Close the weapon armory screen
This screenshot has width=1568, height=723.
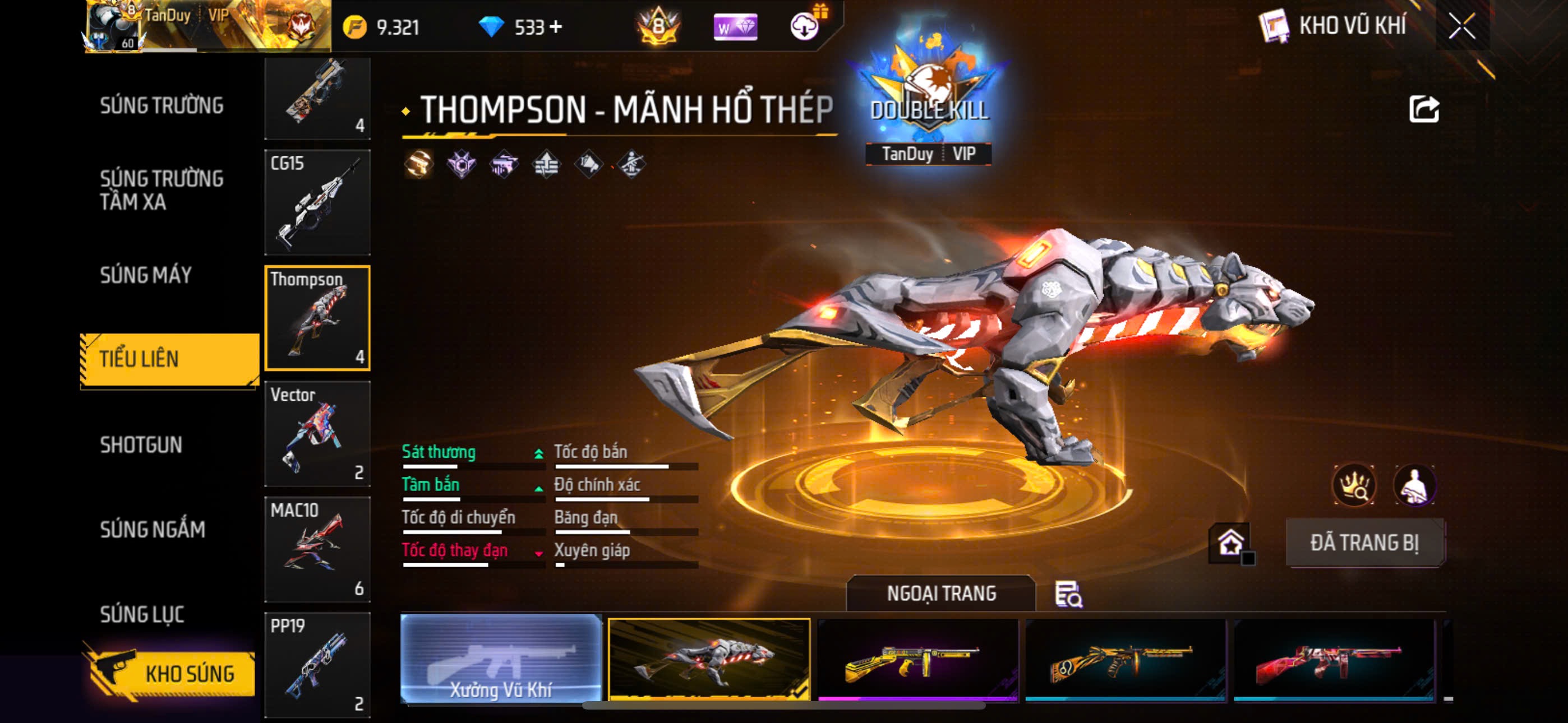click(1462, 26)
